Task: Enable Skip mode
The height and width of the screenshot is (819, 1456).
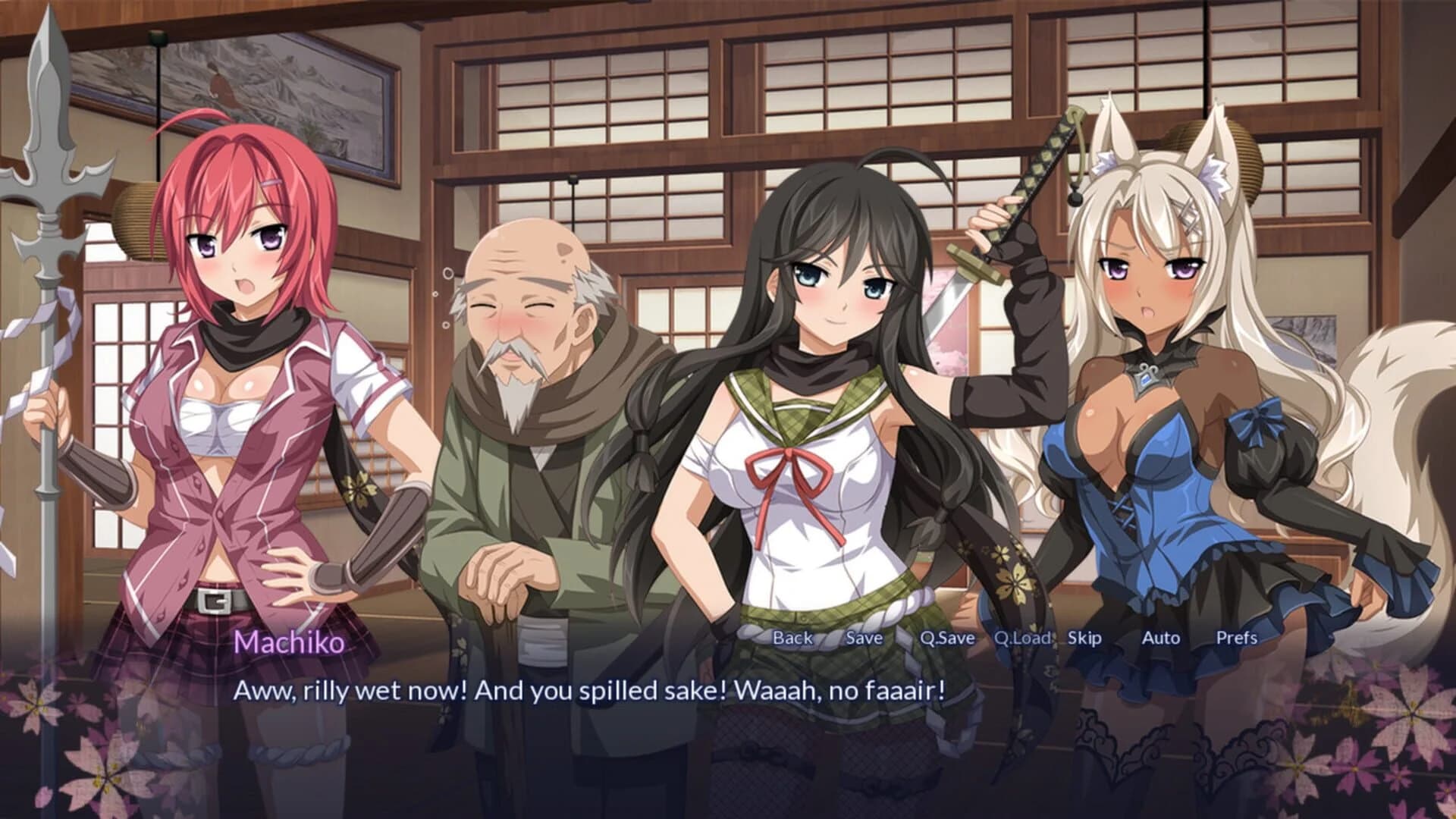Action: point(1084,639)
